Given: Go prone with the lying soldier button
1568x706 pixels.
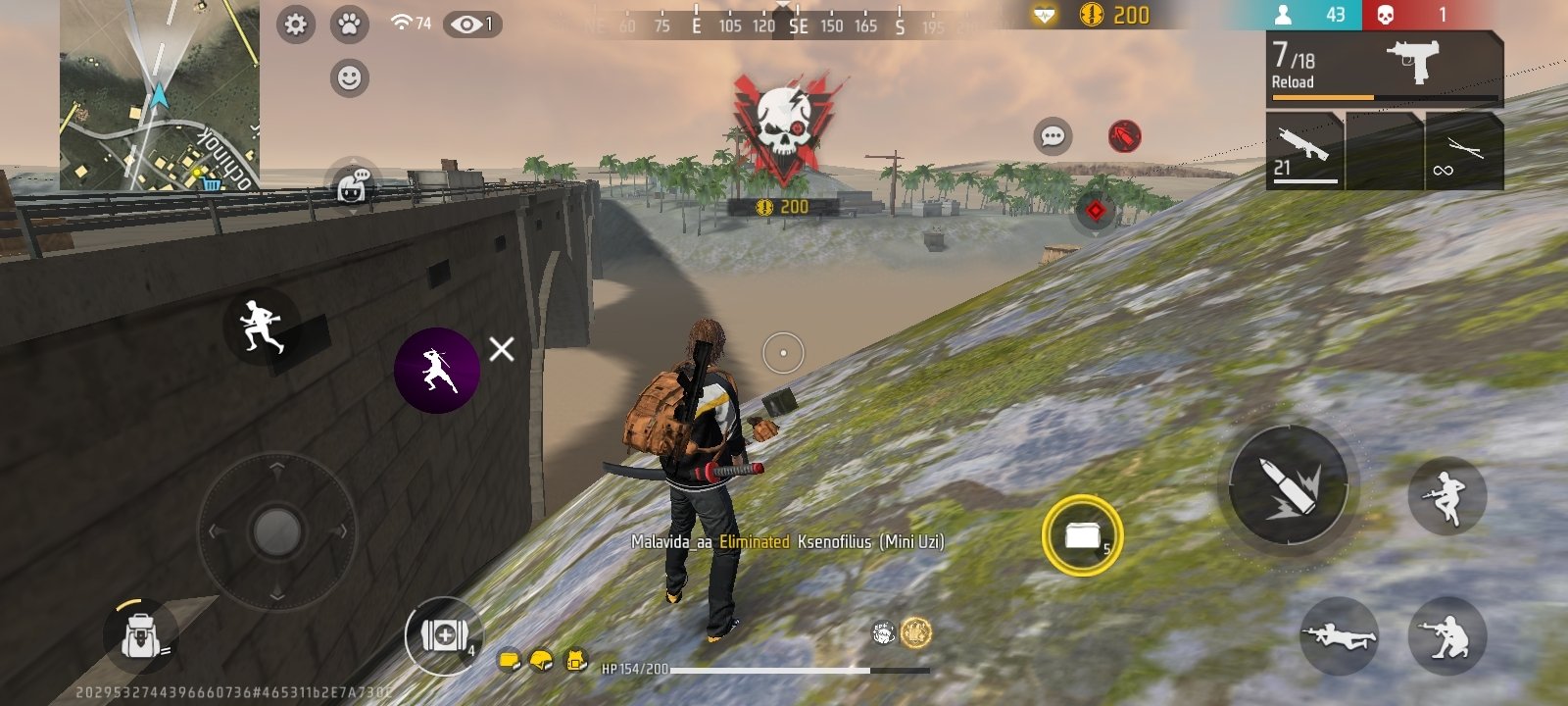Looking at the screenshot, I should coord(1339,636).
